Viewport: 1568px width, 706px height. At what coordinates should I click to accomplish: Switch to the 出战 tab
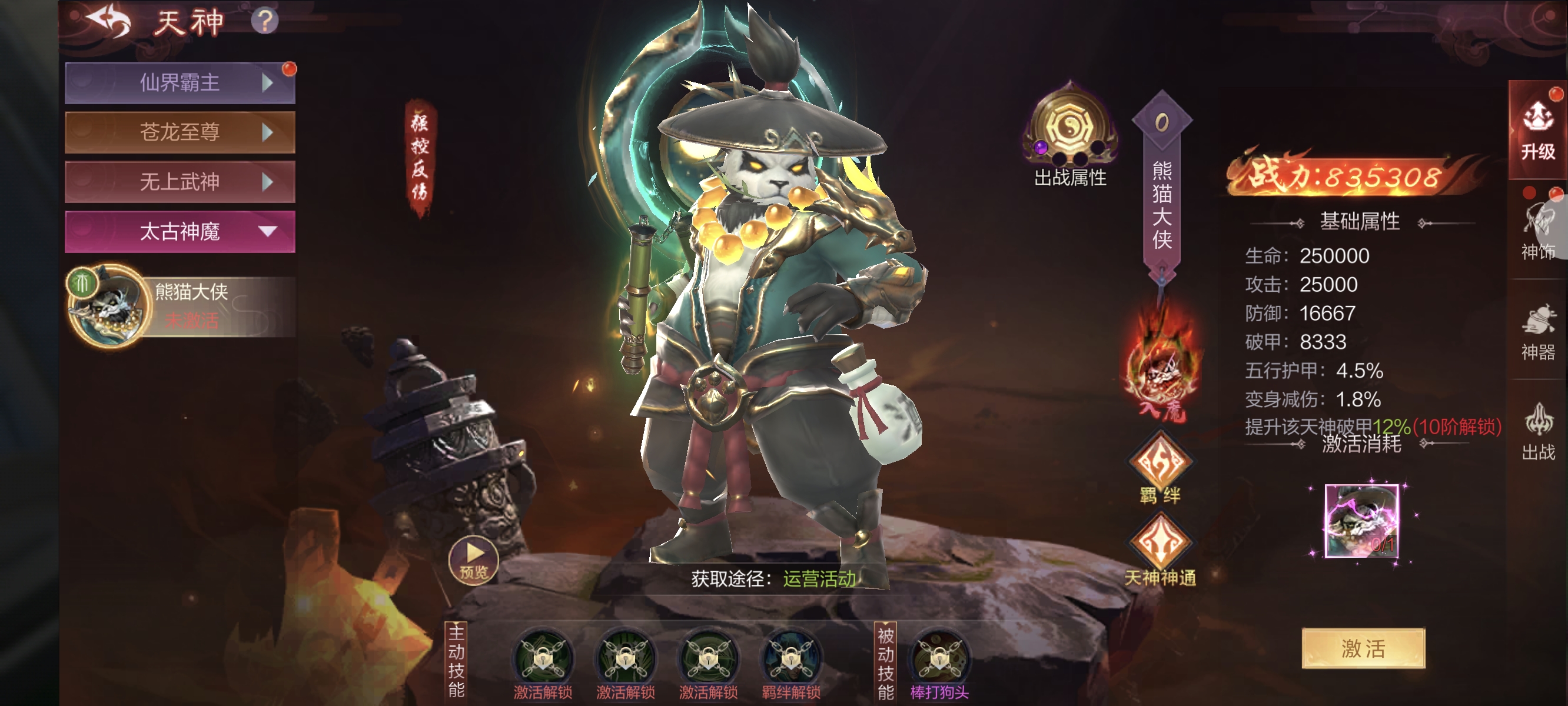point(1537,432)
